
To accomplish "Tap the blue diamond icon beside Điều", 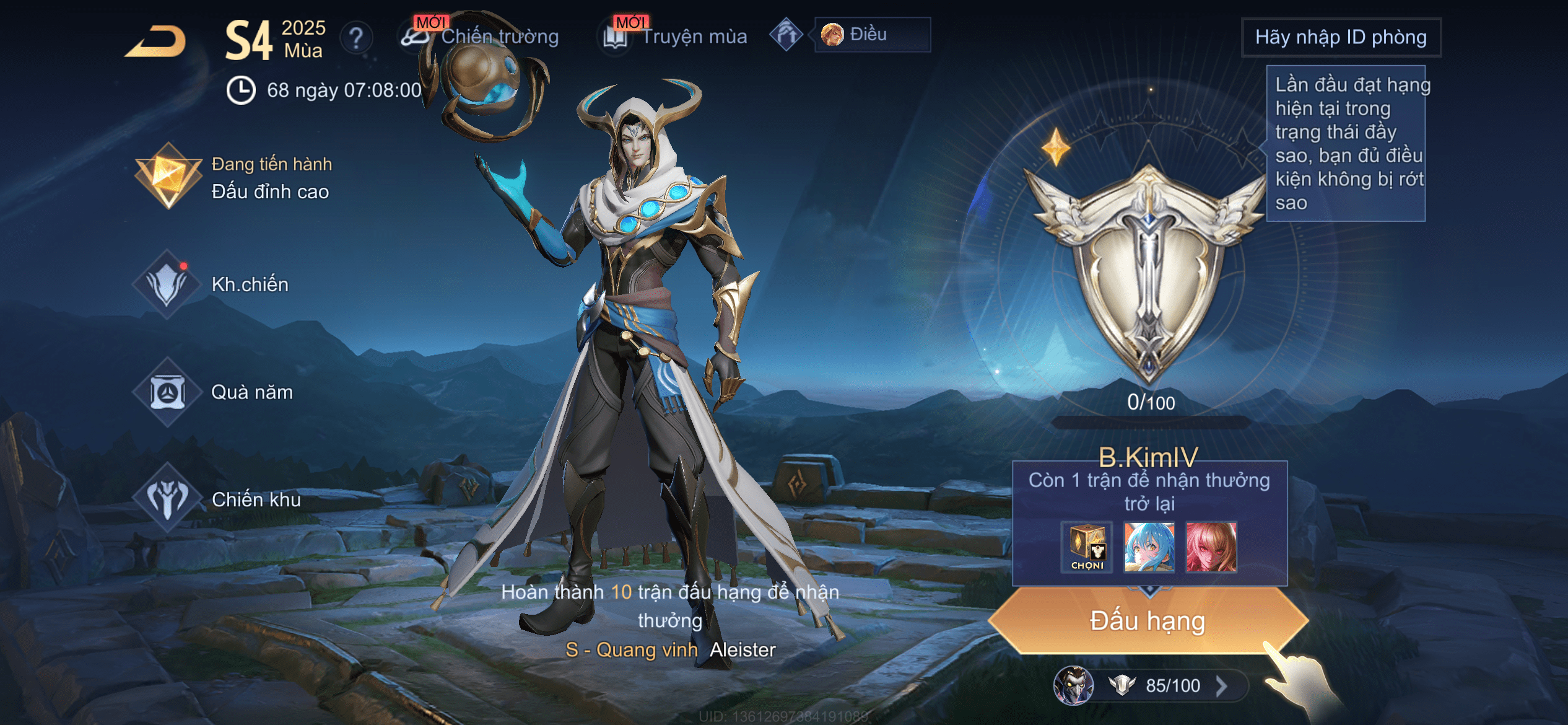I will 786,35.
